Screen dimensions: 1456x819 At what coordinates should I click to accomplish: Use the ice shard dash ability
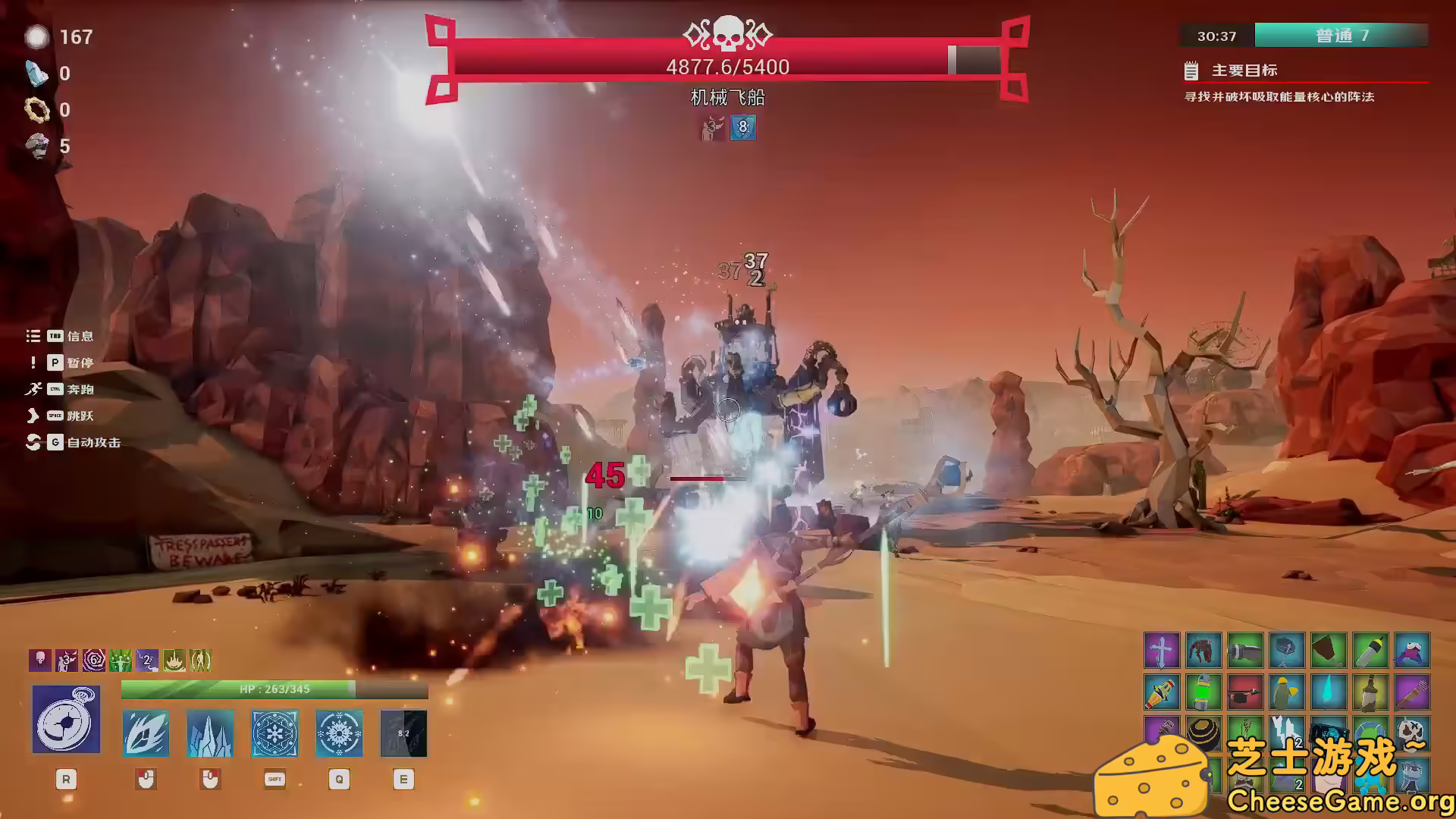pyautogui.click(x=146, y=733)
